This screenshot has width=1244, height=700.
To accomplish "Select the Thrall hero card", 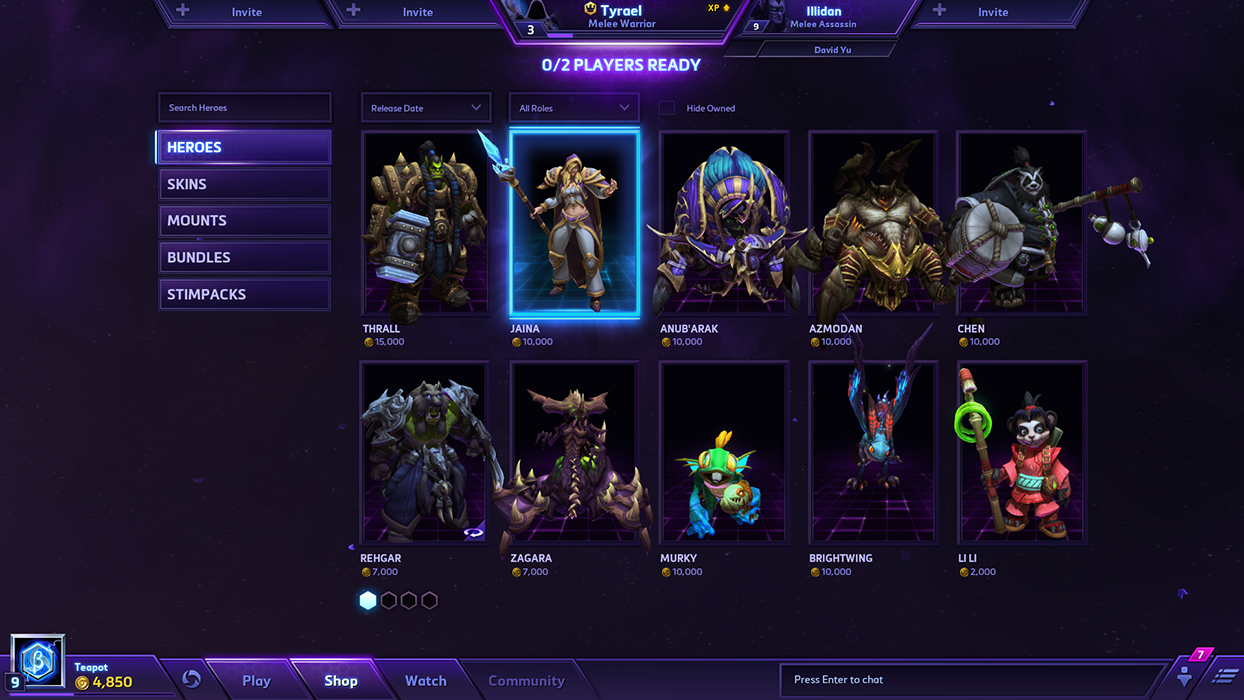I will tap(425, 224).
